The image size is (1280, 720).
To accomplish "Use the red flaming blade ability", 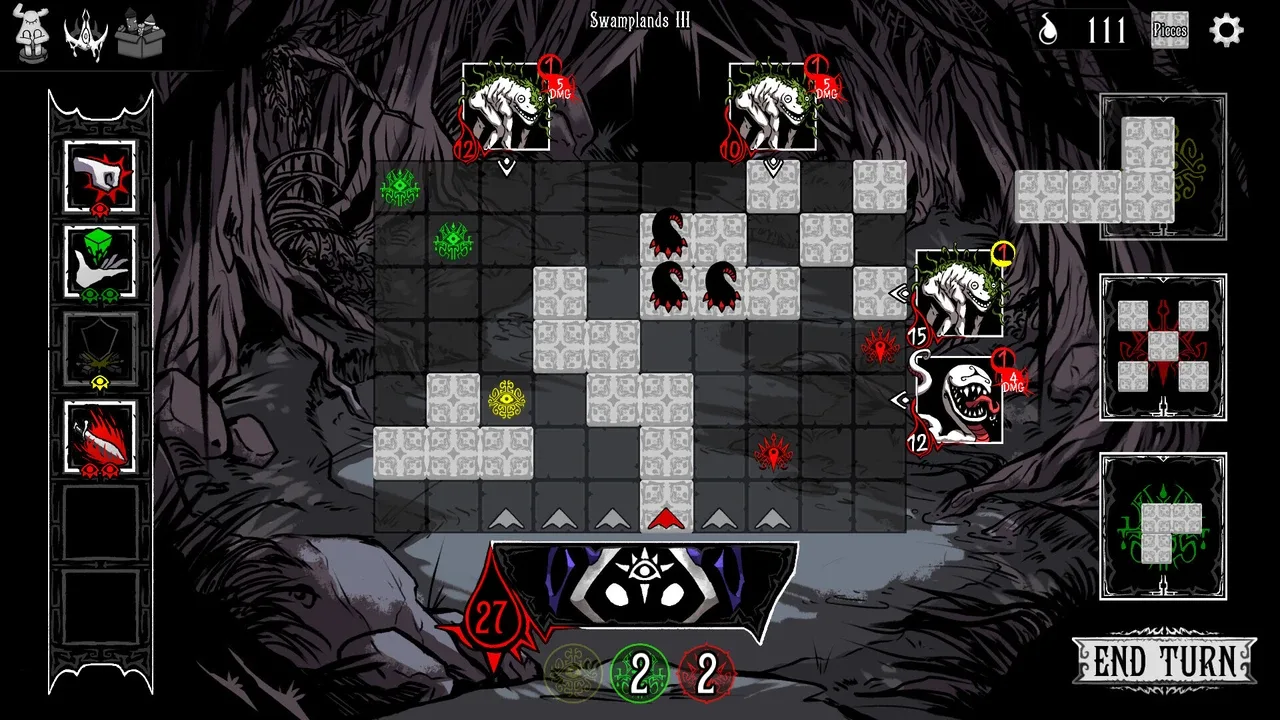I will click(100, 435).
